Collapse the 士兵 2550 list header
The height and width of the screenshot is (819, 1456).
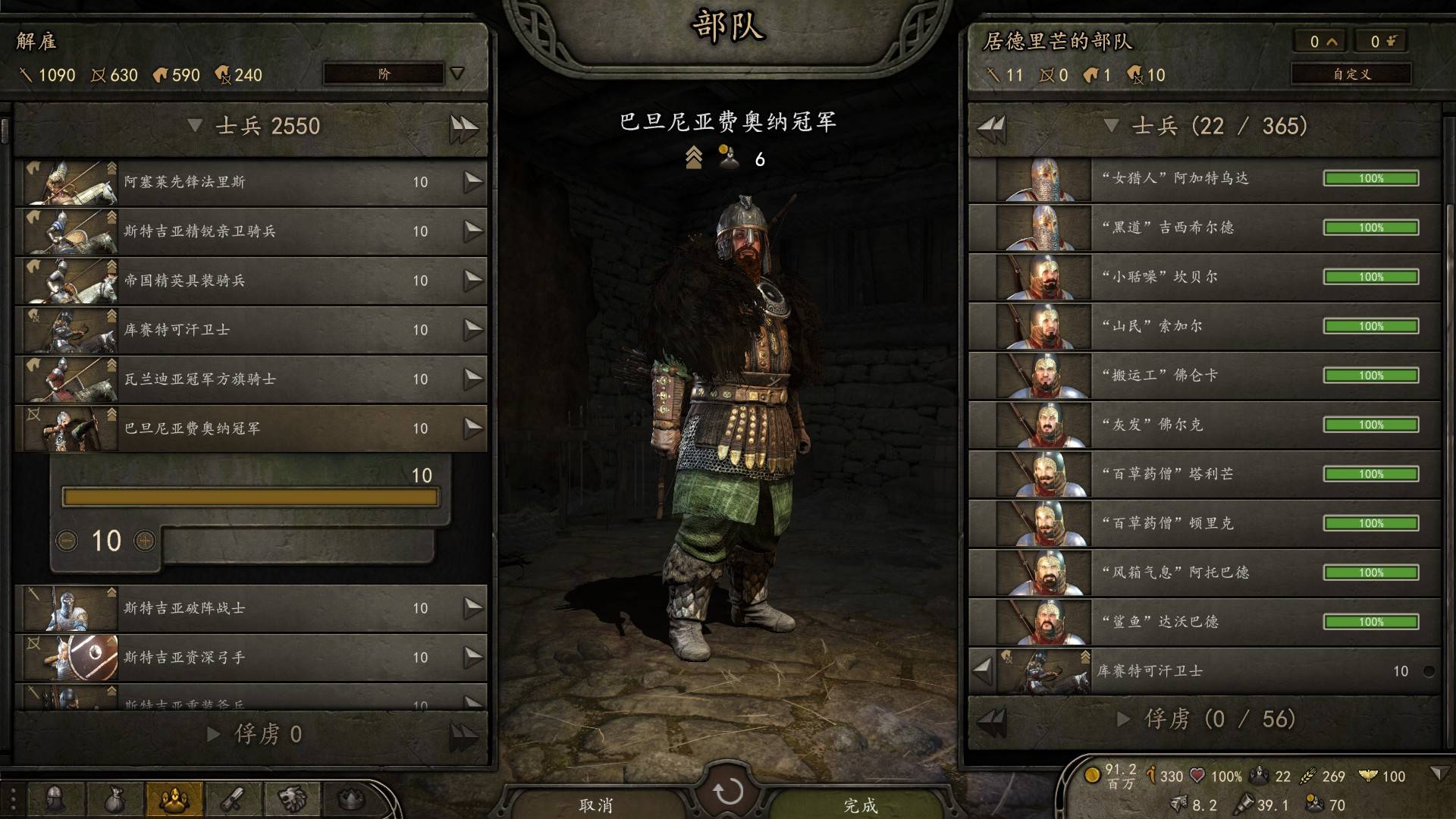click(x=195, y=125)
